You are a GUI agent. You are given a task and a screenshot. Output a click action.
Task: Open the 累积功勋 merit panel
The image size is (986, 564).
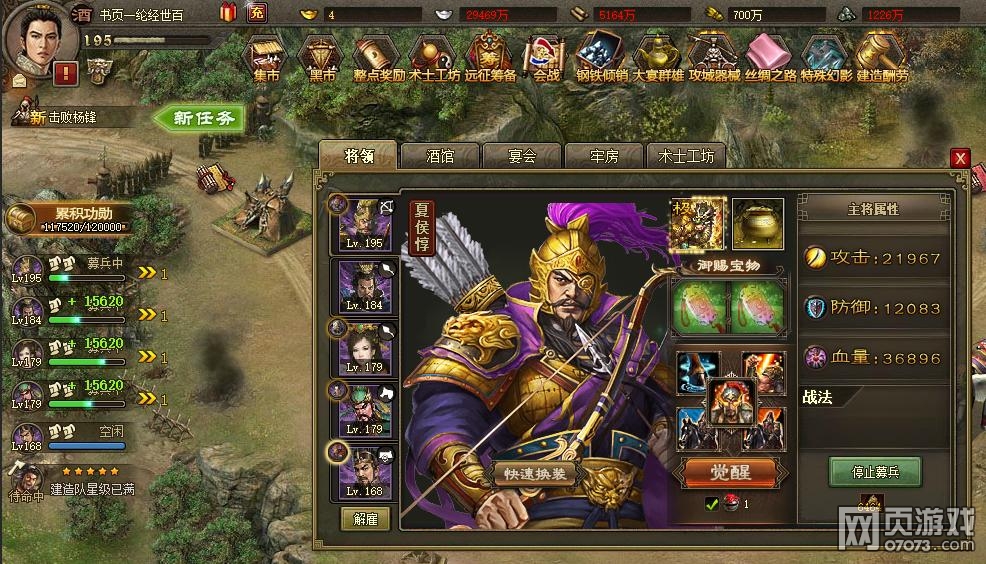point(76,219)
